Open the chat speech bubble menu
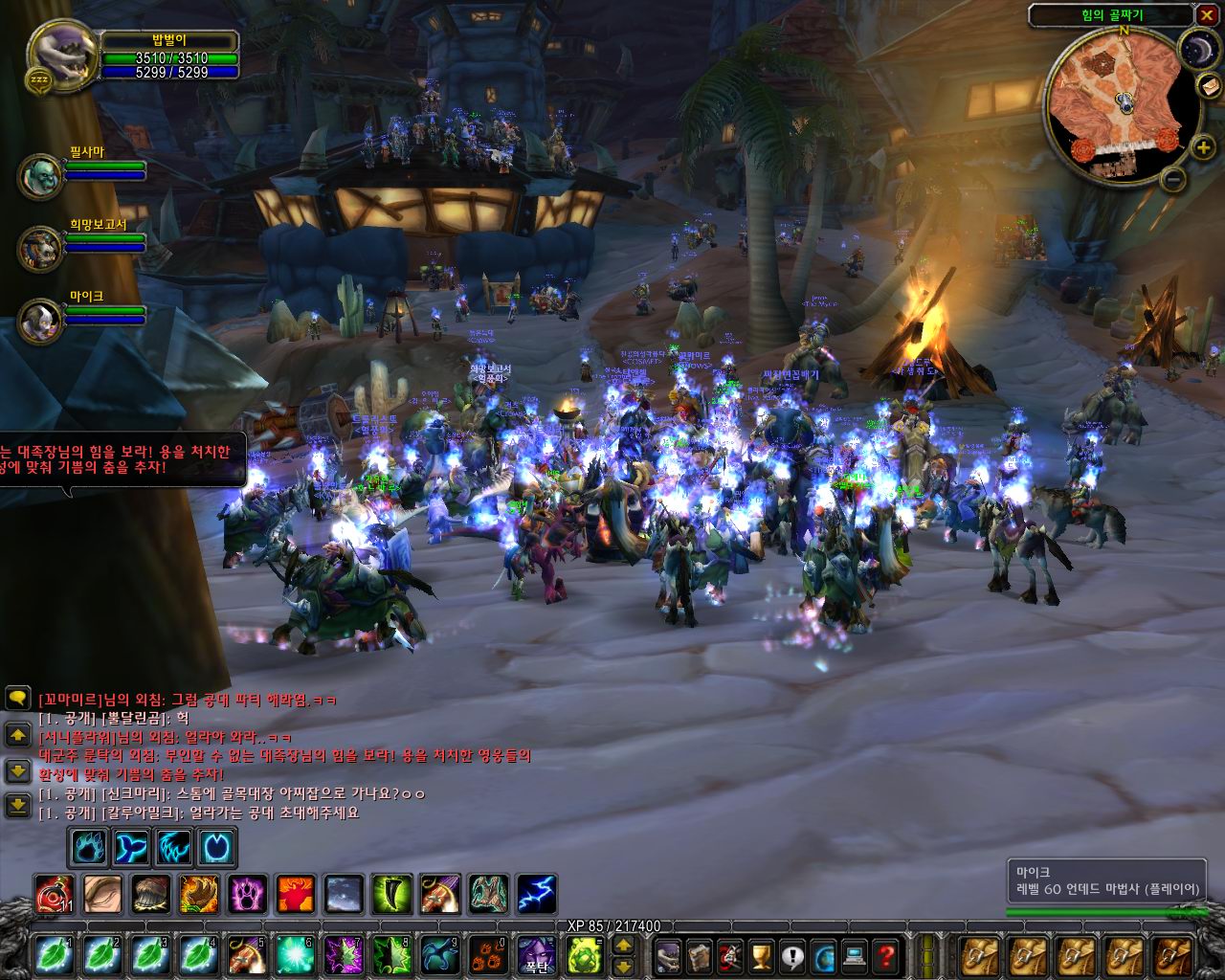 pos(17,698)
